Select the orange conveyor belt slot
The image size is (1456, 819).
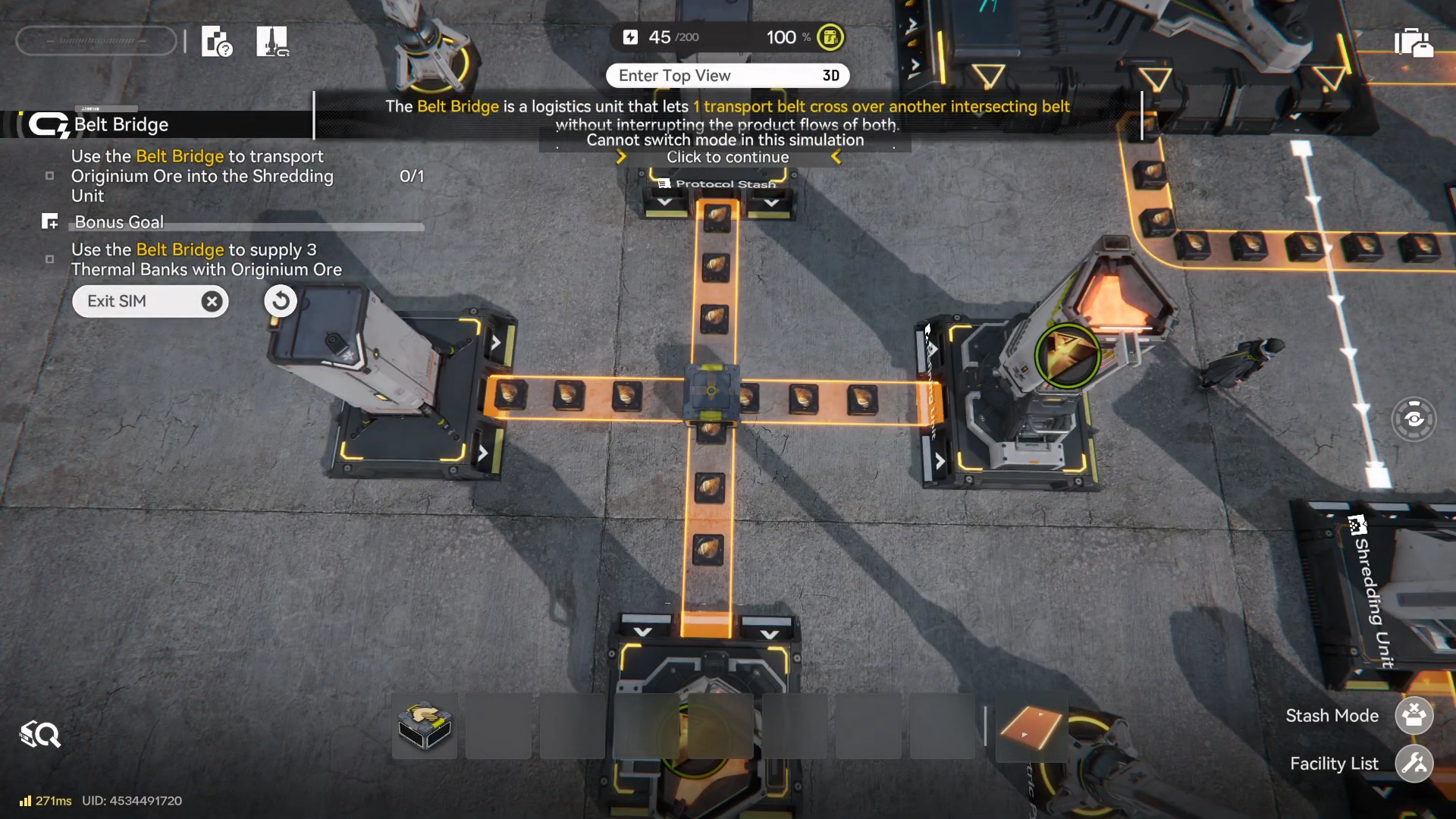pos(1031,727)
